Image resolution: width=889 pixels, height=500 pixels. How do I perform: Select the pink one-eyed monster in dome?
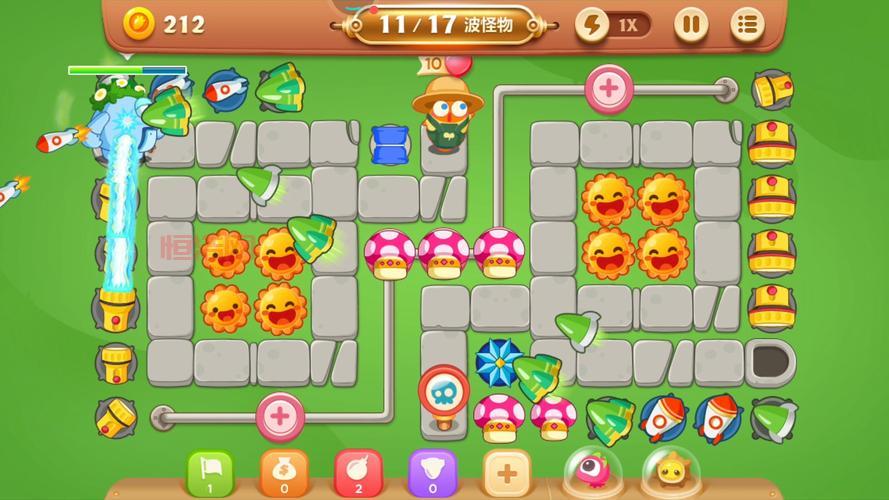click(590, 470)
